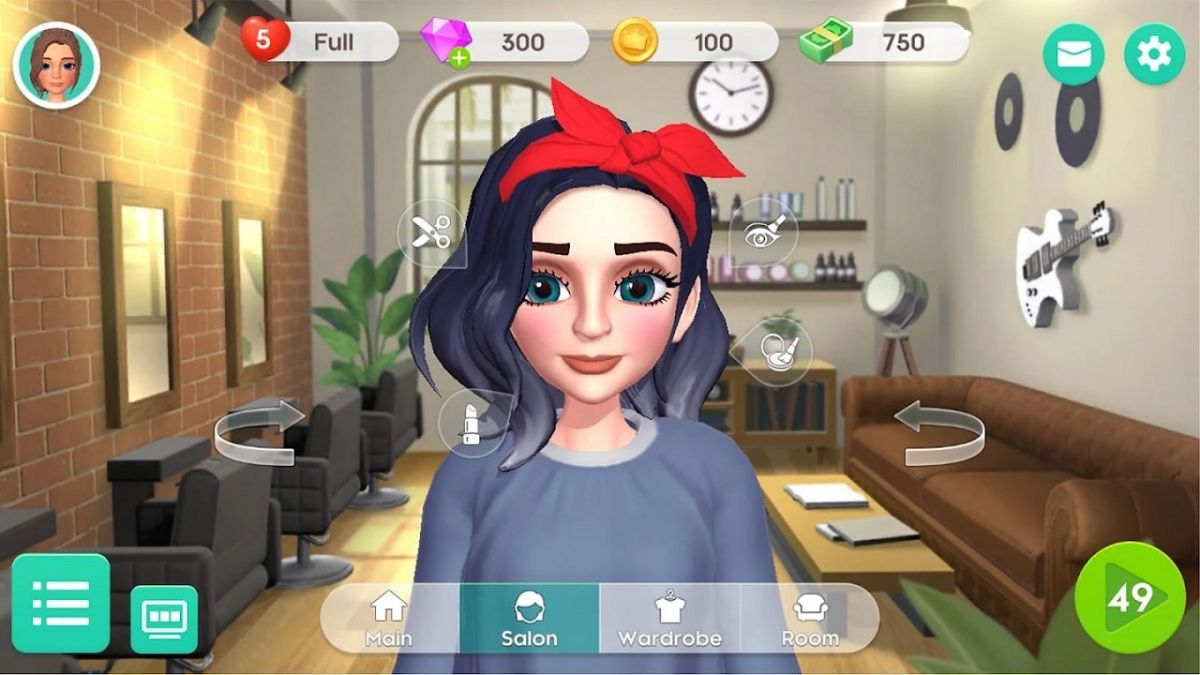
Task: Open the mail inbox
Action: pos(1073,54)
